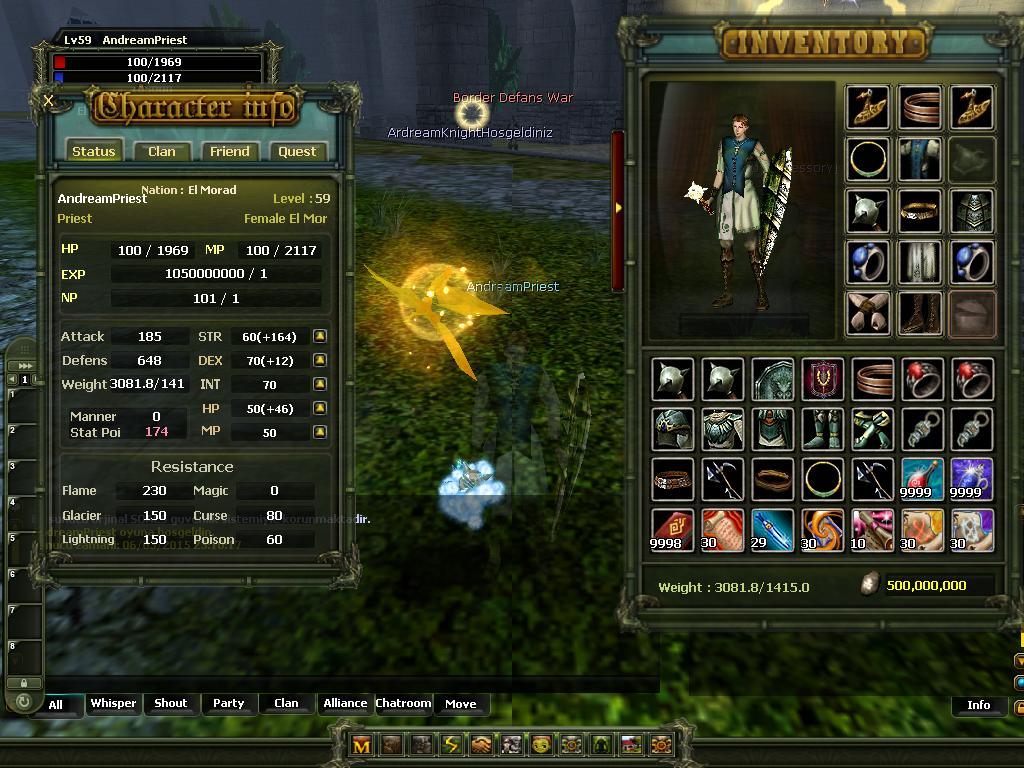Select the equipped boots slot

point(920,314)
